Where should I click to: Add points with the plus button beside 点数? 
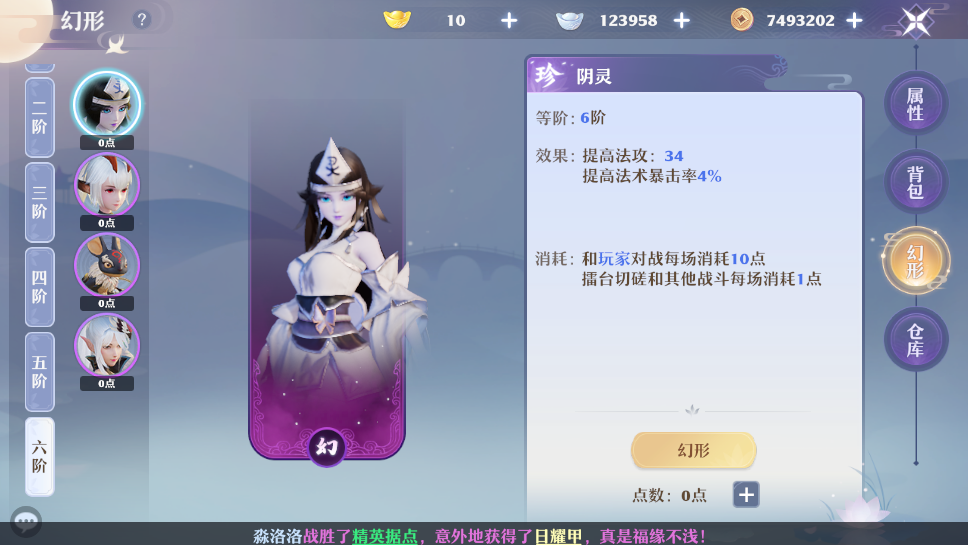[746, 494]
